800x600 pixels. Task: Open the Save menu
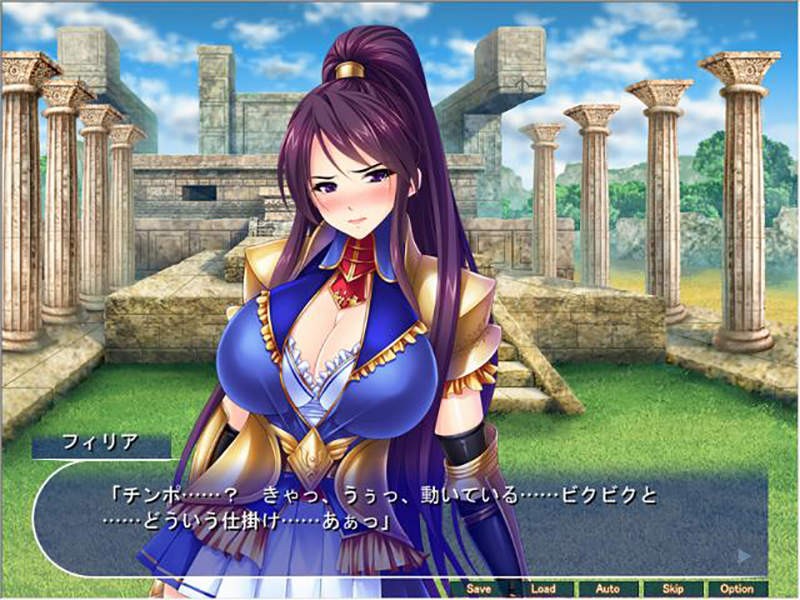[x=479, y=589]
